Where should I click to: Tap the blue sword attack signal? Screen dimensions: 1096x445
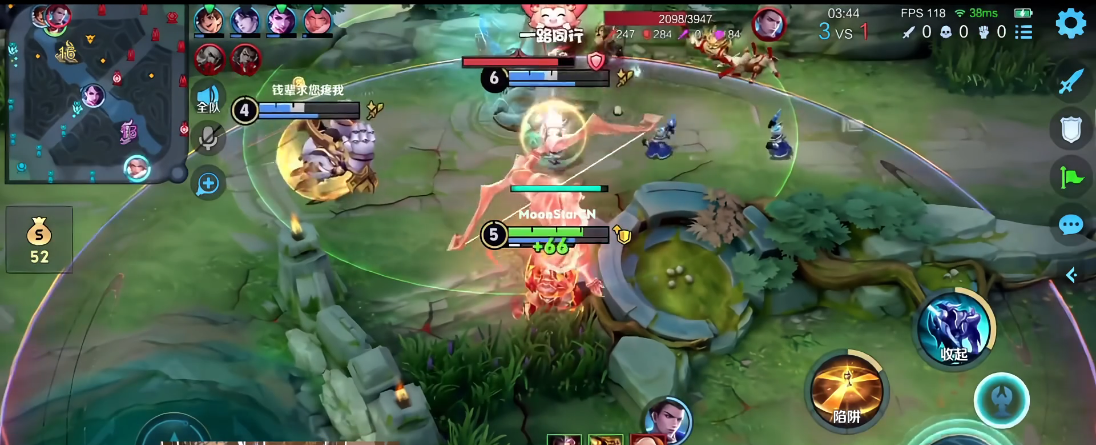pyautogui.click(x=1071, y=81)
